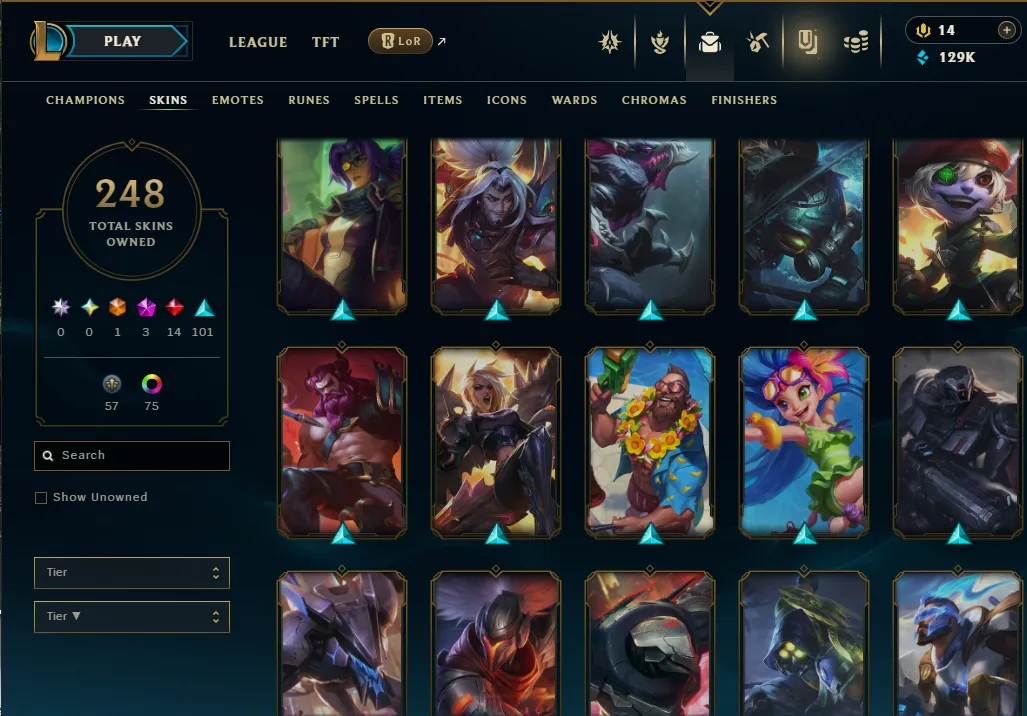Toggle the Show Unowned checkbox
The width and height of the screenshot is (1027, 716).
41,498
